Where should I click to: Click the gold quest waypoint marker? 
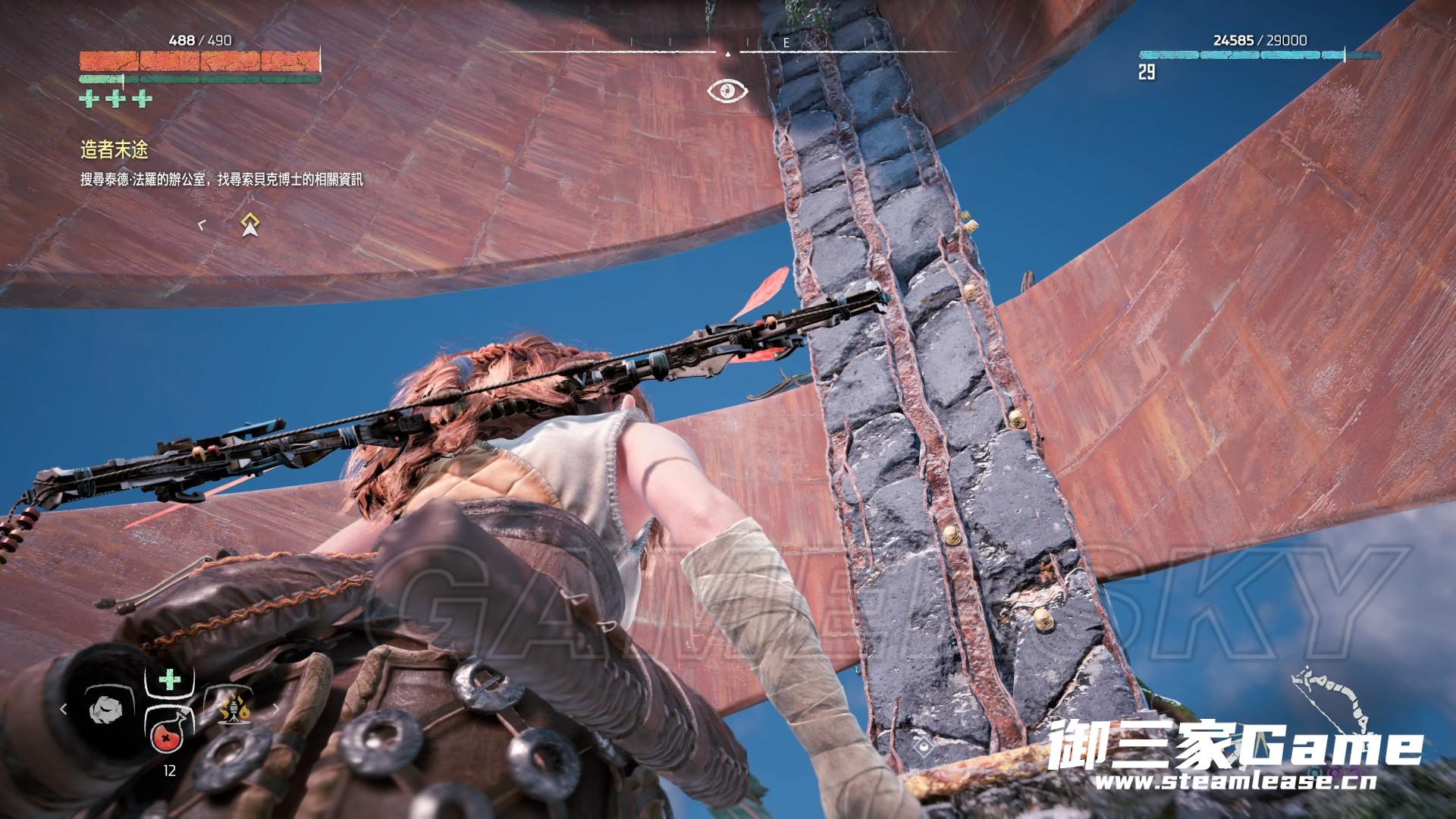click(249, 224)
